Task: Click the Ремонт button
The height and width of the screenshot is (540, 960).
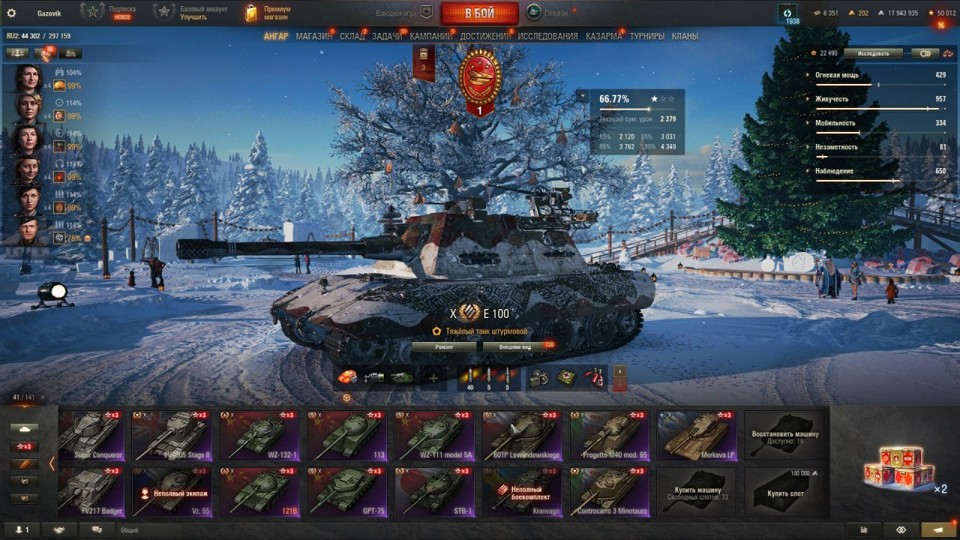Action: (x=443, y=346)
